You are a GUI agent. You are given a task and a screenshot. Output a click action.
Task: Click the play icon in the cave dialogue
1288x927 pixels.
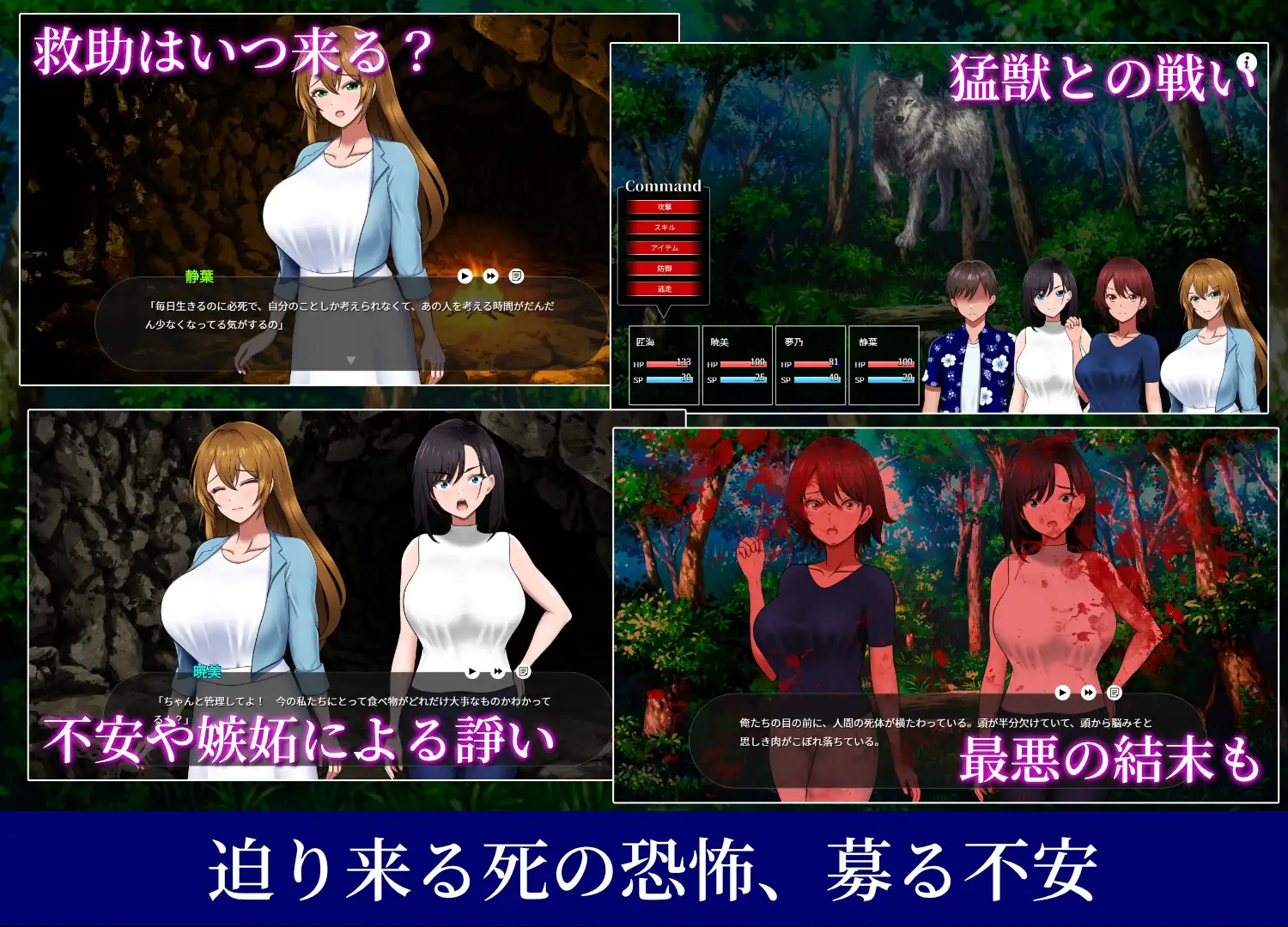465,276
